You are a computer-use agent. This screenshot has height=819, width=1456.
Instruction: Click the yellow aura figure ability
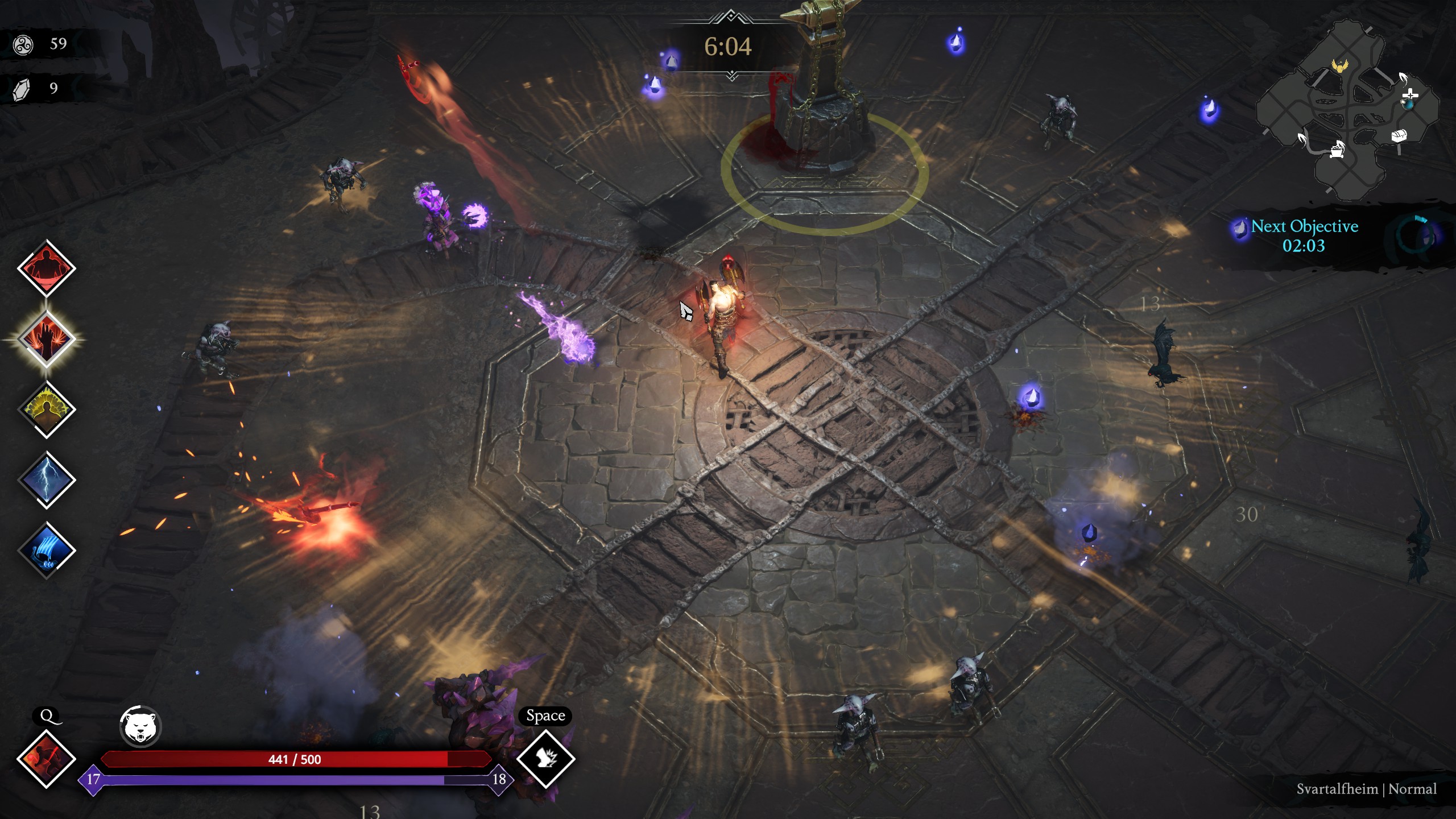tap(46, 409)
